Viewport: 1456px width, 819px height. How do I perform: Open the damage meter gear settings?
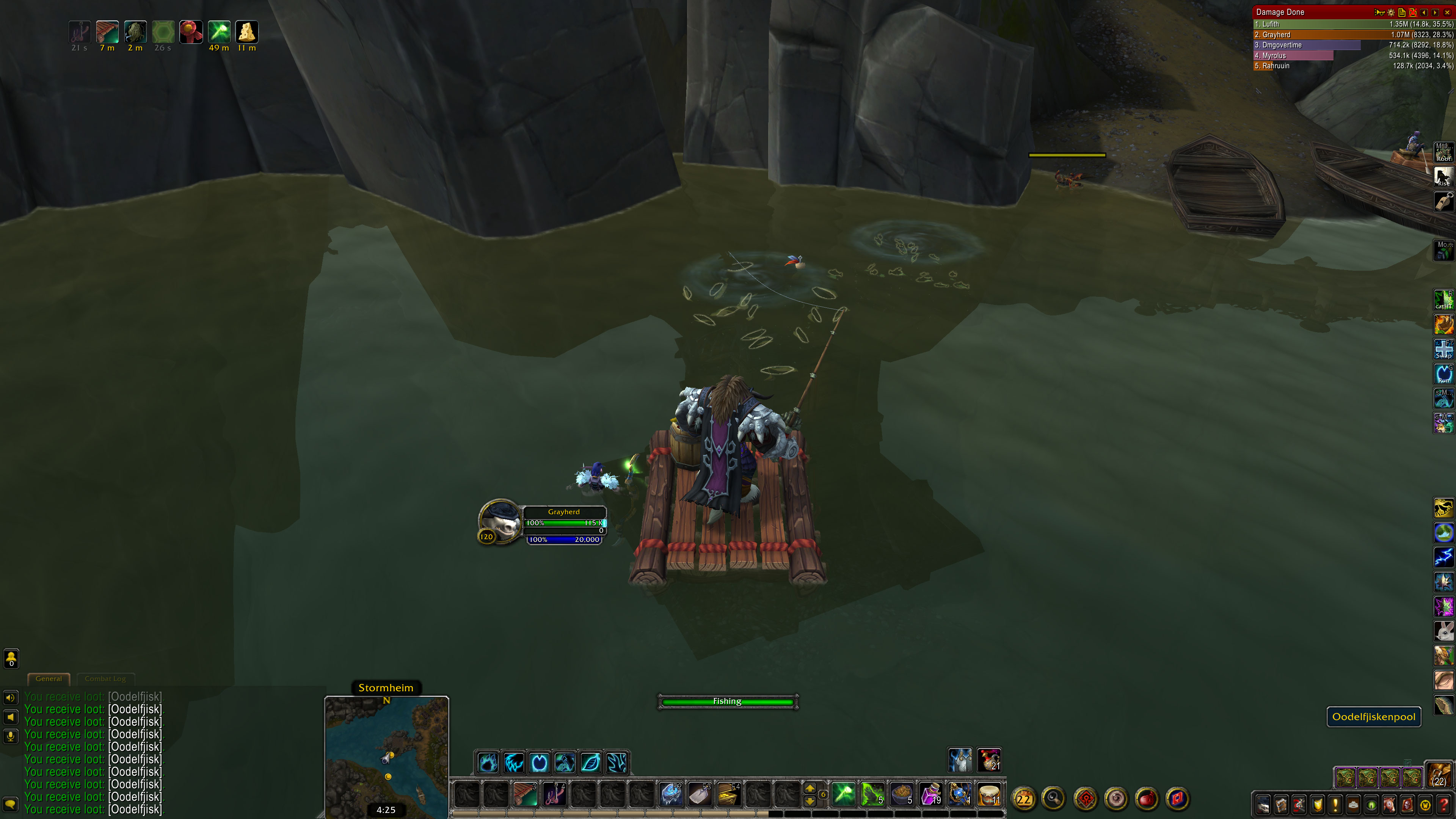point(1392,13)
